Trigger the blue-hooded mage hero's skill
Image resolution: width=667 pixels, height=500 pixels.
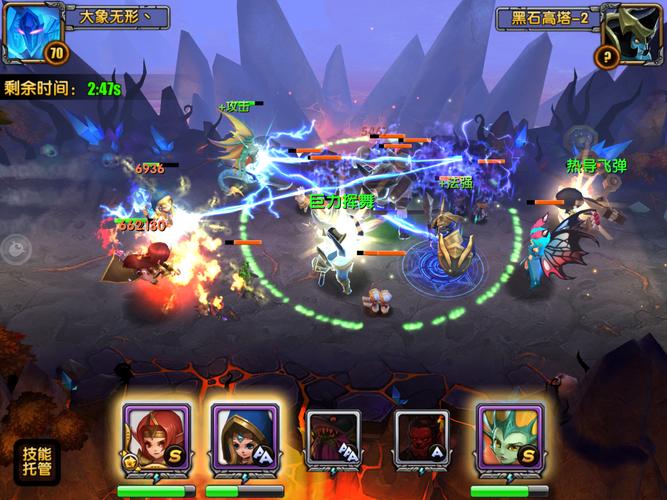click(240, 438)
